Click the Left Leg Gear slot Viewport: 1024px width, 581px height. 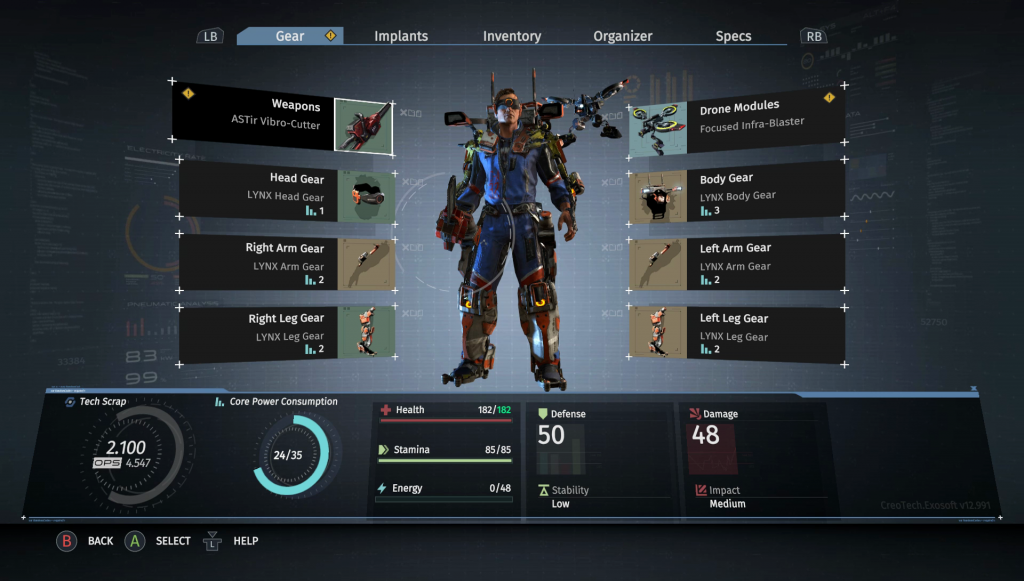coord(736,333)
